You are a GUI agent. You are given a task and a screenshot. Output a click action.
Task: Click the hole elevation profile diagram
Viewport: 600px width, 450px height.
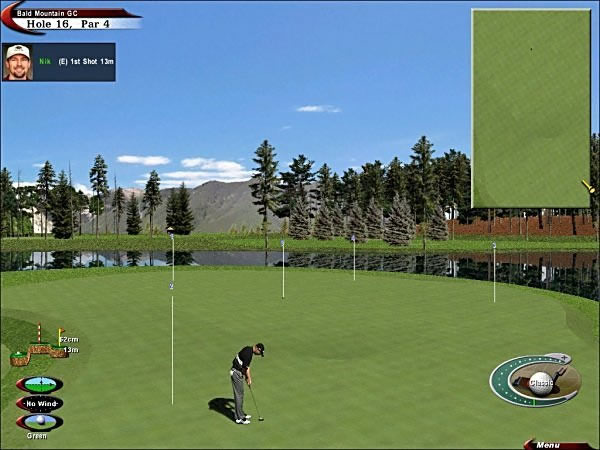coord(38,347)
